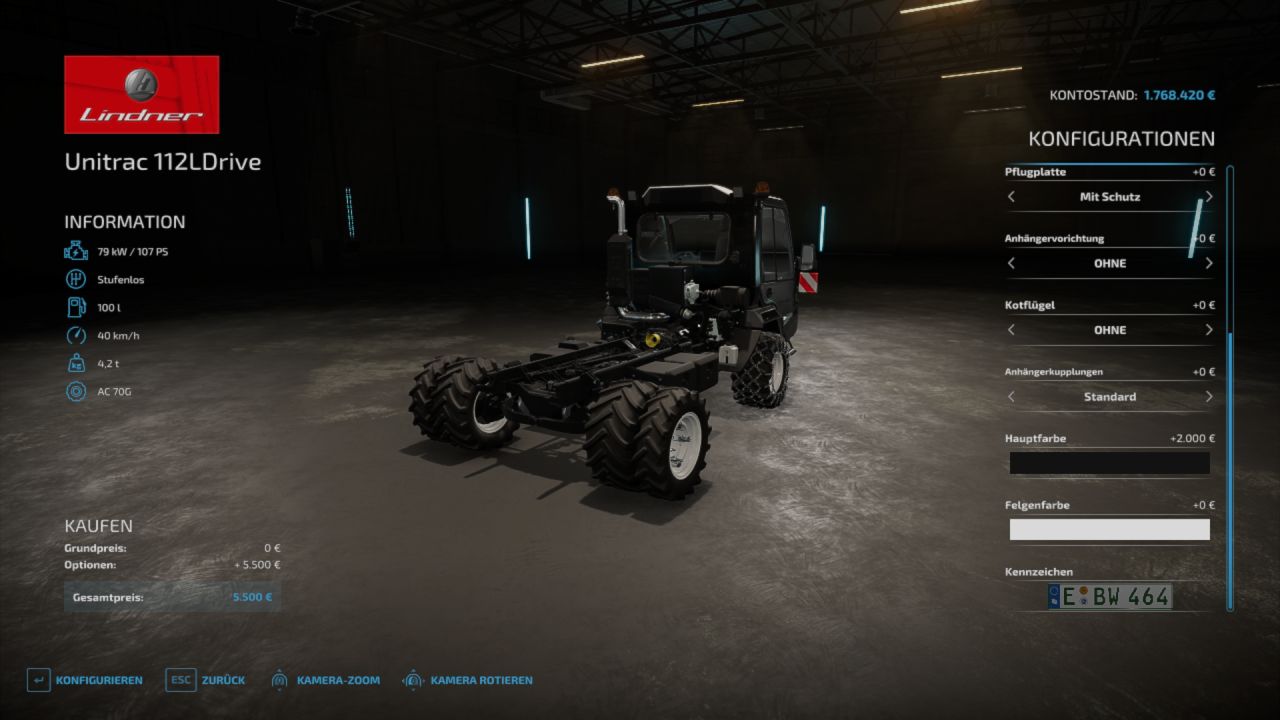Viewport: 1280px width, 720px height.
Task: Click the Kamera Rotieren icon
Action: point(410,679)
